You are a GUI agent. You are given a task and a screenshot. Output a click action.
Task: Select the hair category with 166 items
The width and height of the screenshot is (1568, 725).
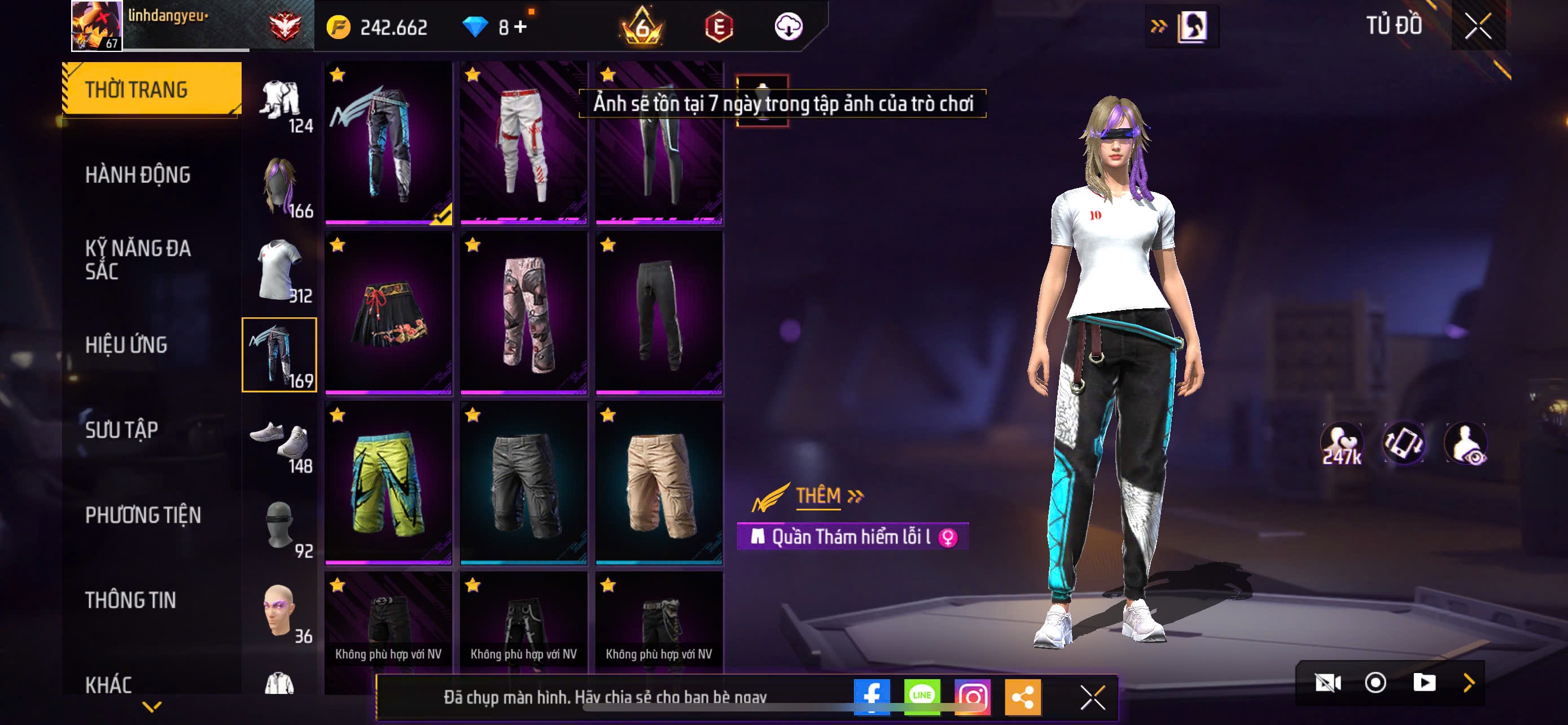(280, 186)
